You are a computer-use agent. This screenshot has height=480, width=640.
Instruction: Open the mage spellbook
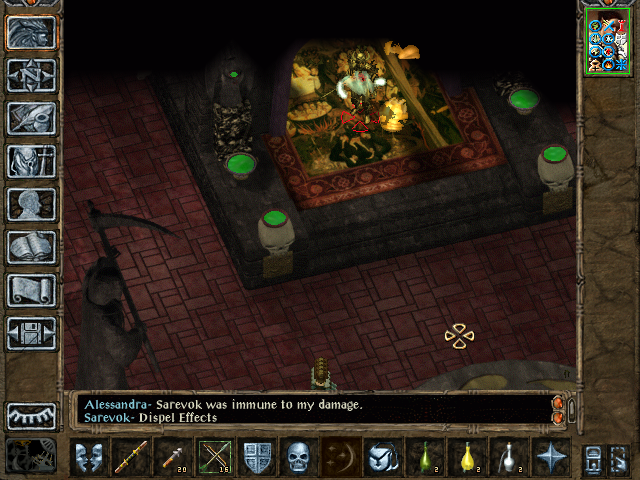(x=32, y=247)
